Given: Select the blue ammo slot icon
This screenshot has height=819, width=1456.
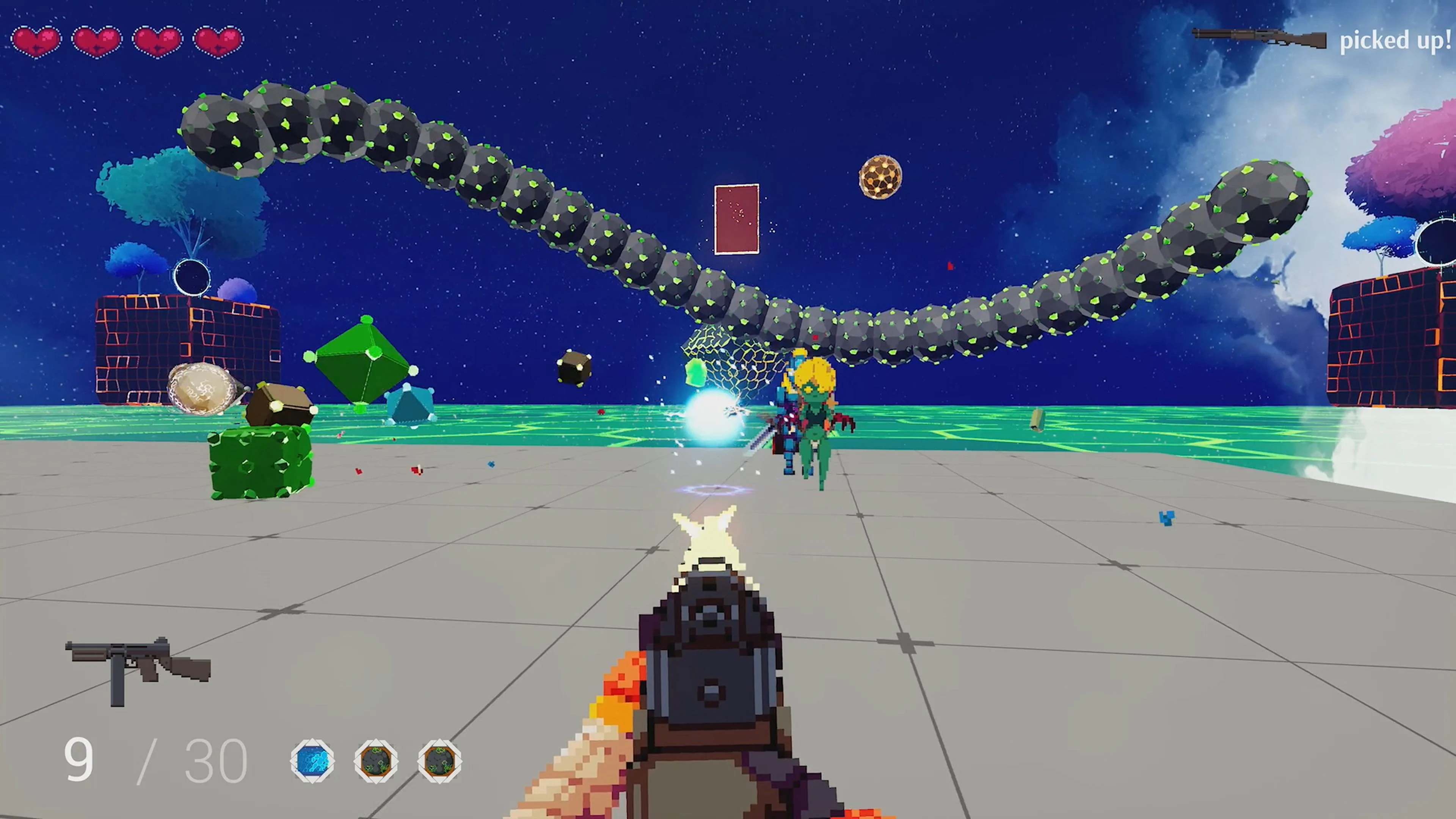Looking at the screenshot, I should [x=312, y=761].
